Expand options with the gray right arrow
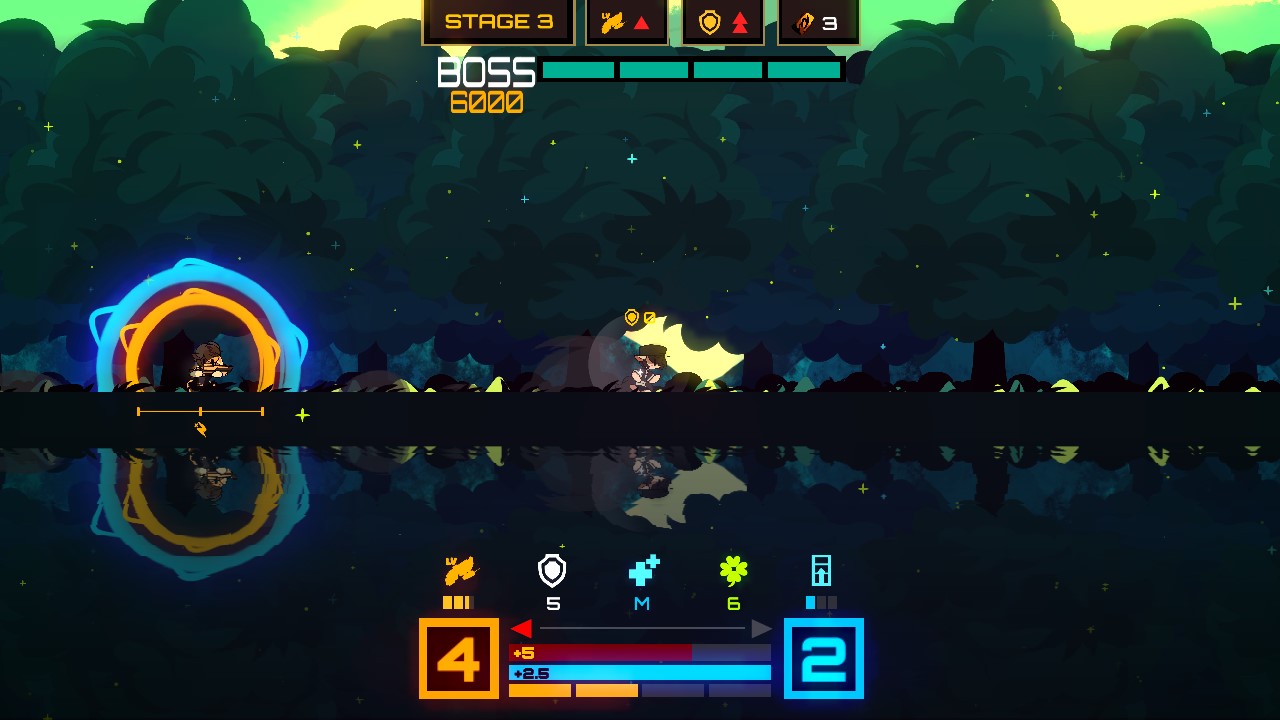This screenshot has width=1280, height=720. (762, 628)
